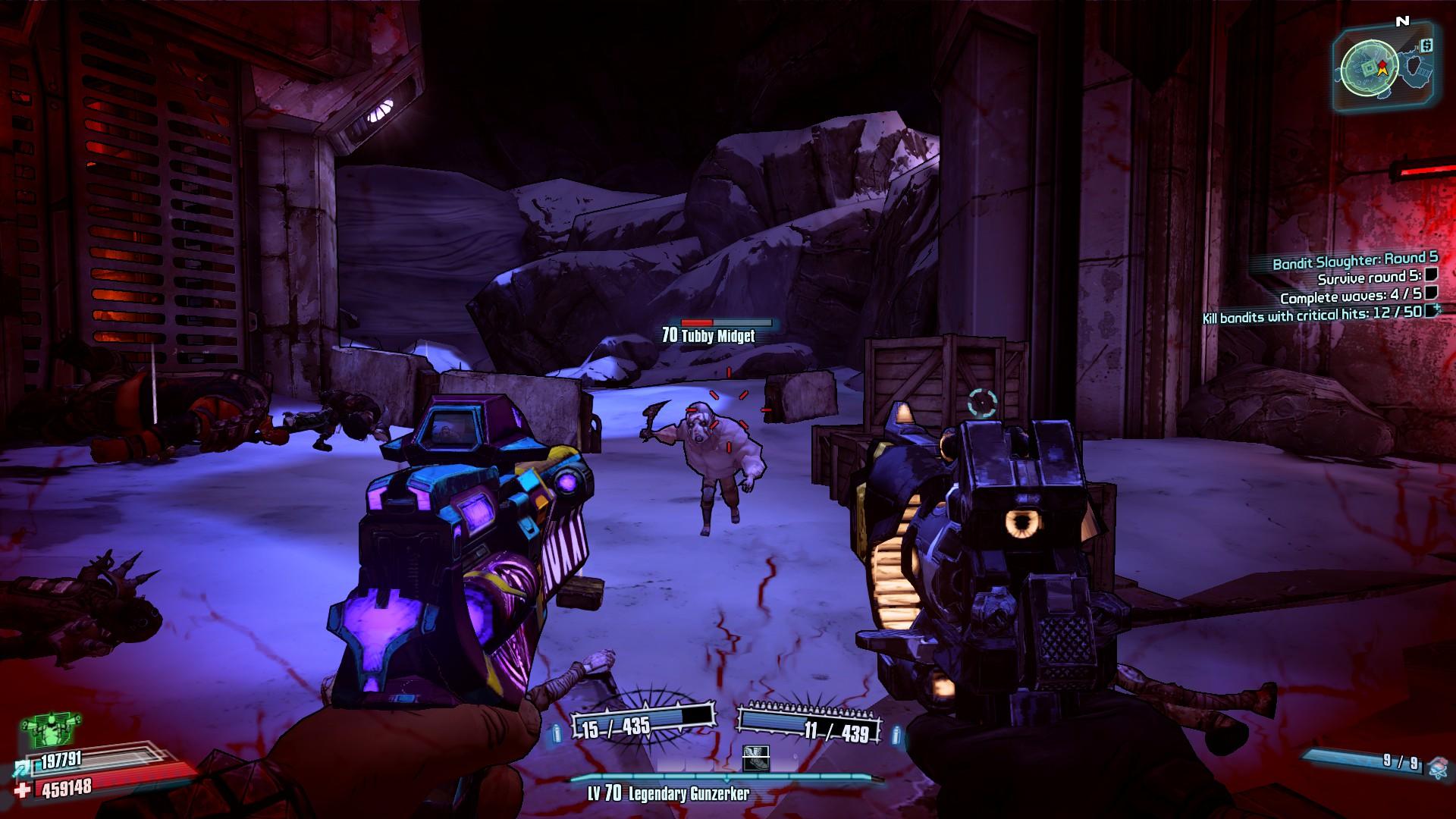Click the action skill icon above the XP bar
The image size is (1456, 819).
756,758
